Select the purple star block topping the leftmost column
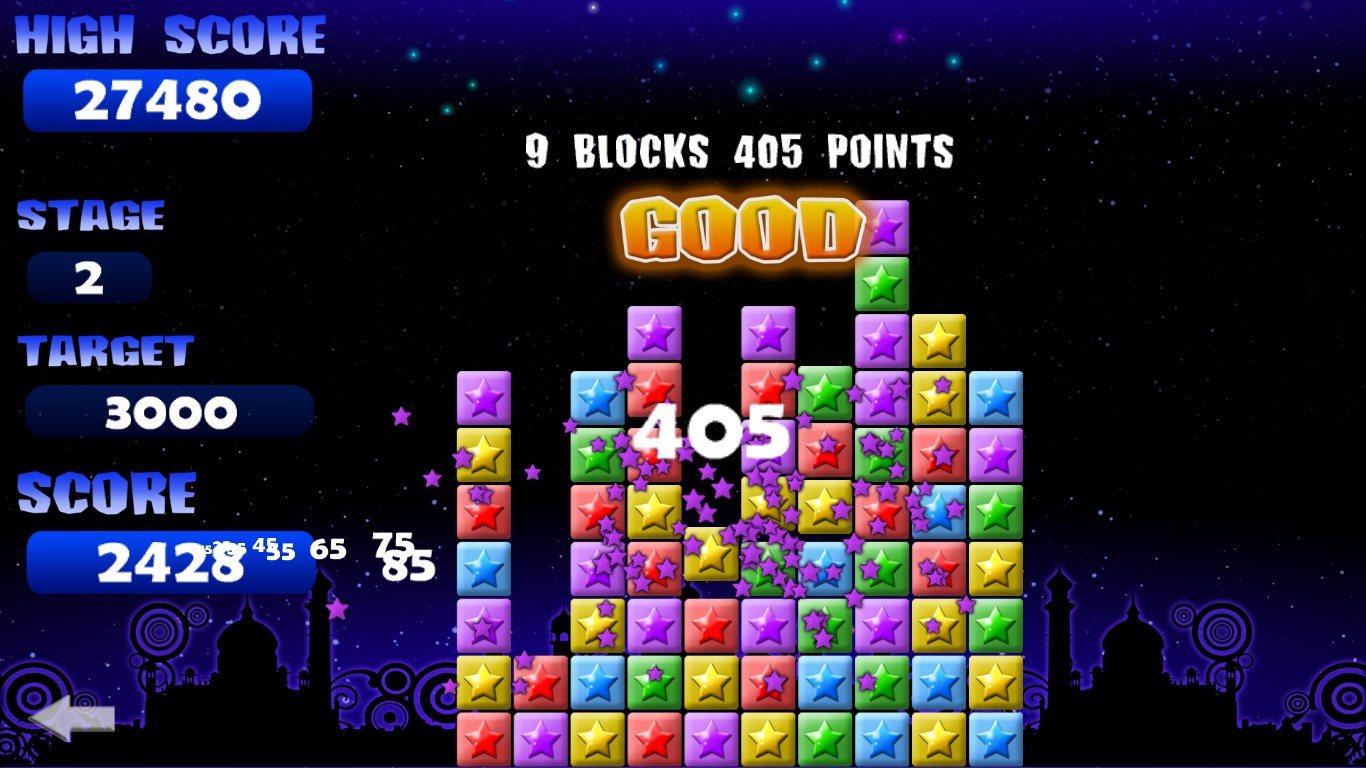1366x768 pixels. click(484, 398)
